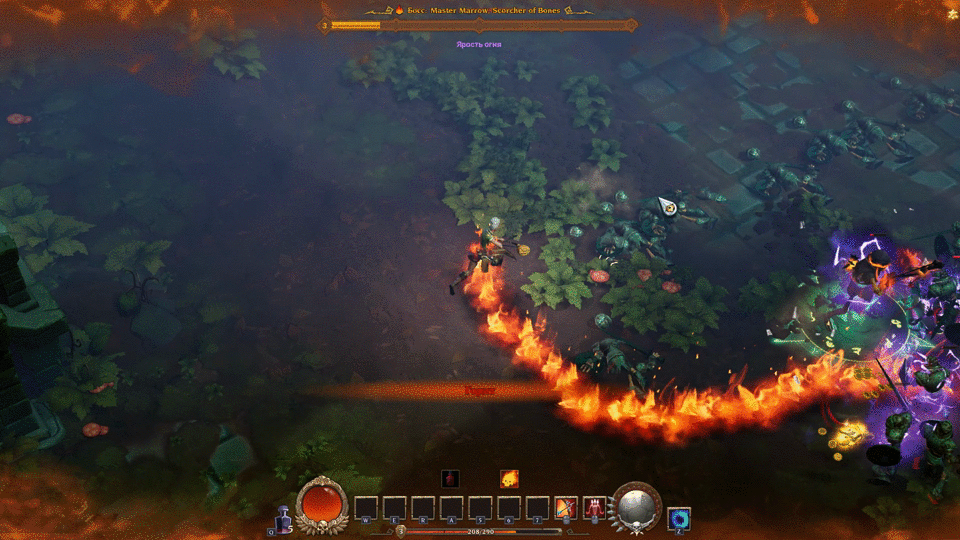The height and width of the screenshot is (540, 960).
Task: Activate the flaming arrow bow skill
Action: (566, 508)
